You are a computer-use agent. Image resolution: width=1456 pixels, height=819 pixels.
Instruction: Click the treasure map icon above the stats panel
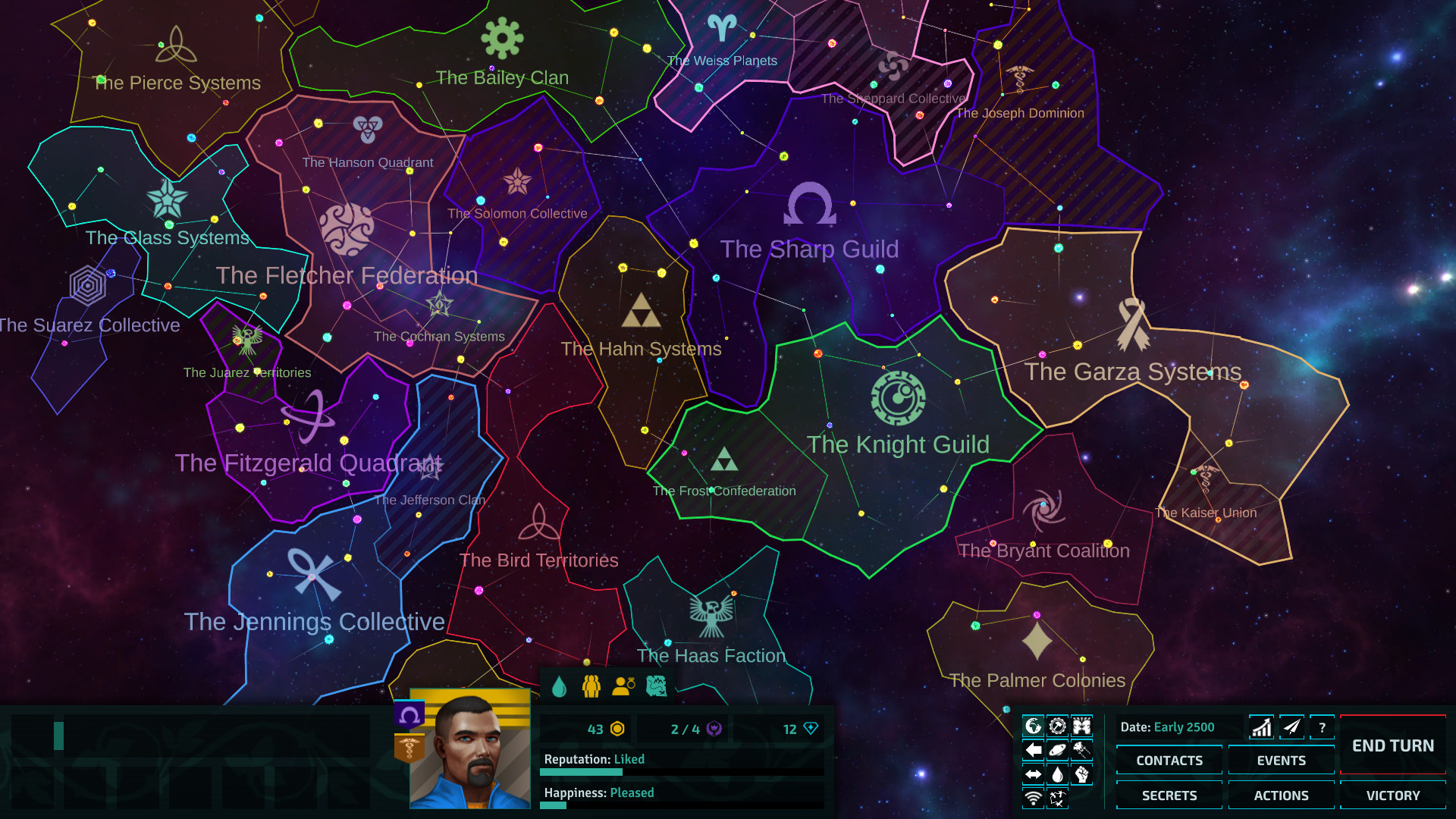[x=656, y=686]
